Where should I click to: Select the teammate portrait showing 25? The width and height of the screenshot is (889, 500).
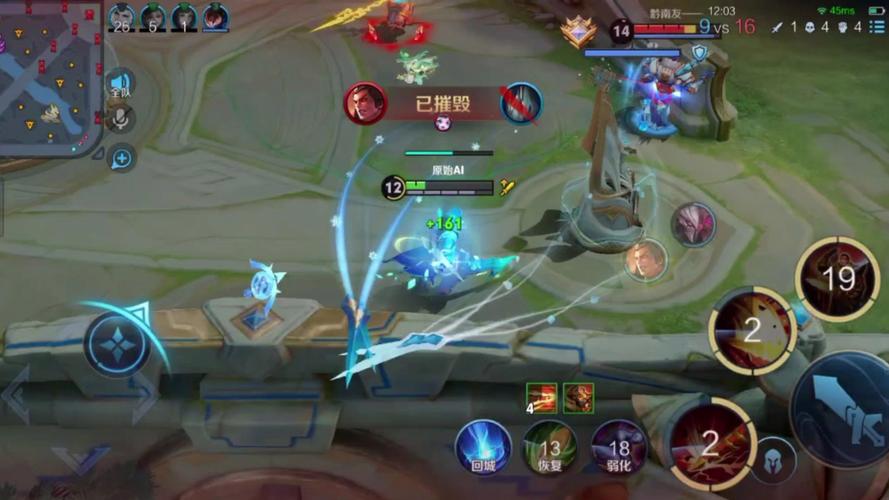coord(122,17)
